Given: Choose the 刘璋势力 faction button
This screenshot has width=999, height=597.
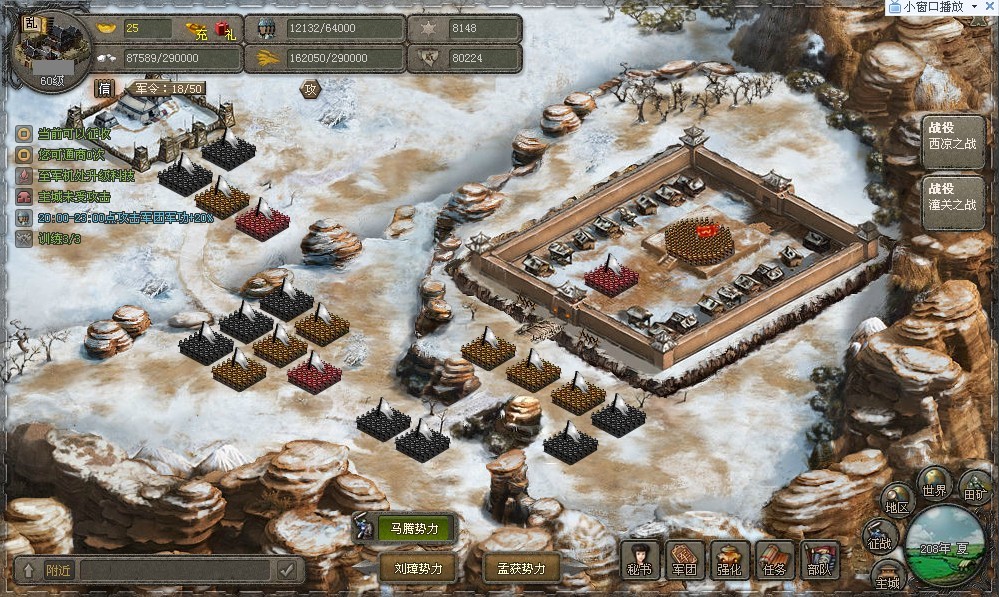Looking at the screenshot, I should point(418,568).
